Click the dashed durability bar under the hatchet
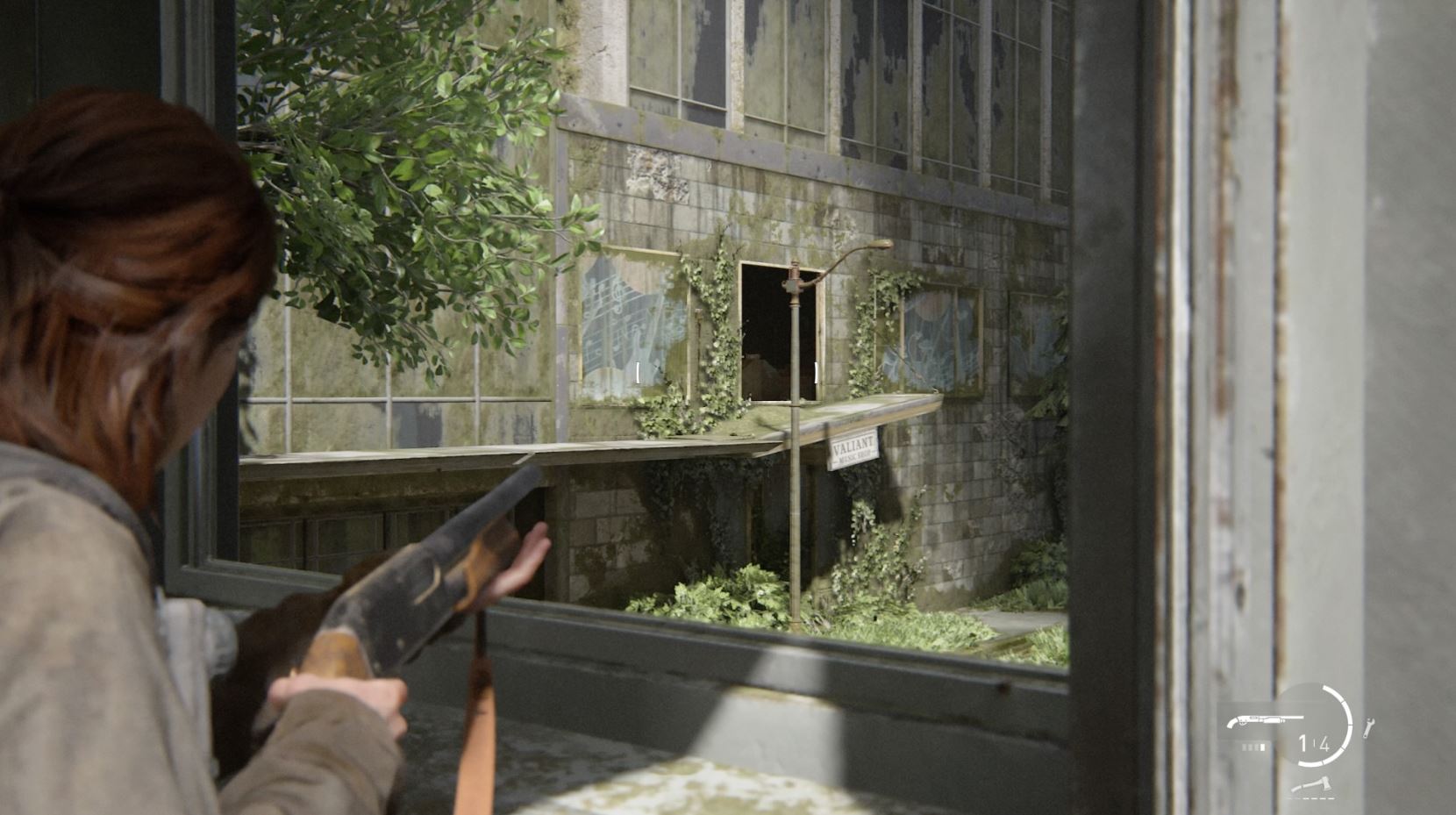Viewport: 1456px width, 815px height. pos(1311,797)
